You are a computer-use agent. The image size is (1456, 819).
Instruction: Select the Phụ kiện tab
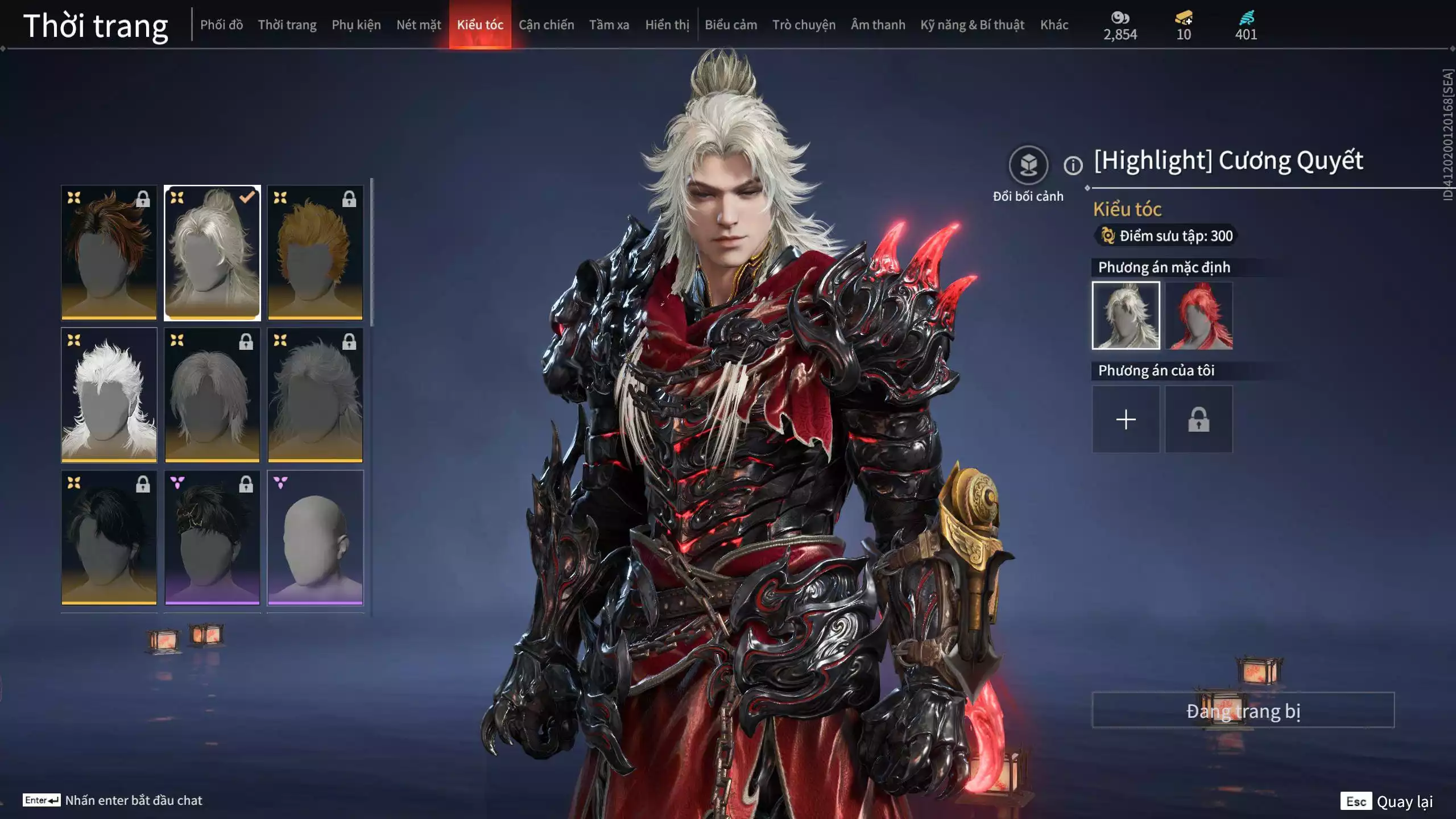point(356,24)
